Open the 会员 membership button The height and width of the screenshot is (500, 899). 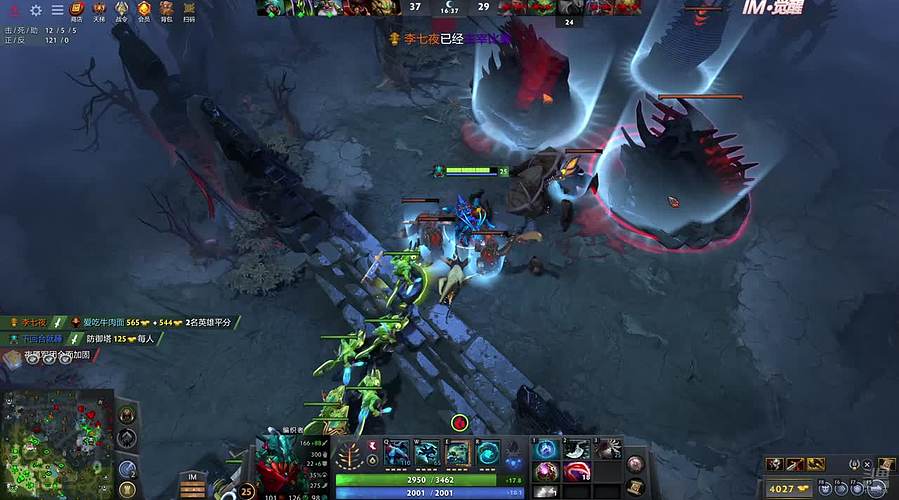tap(144, 11)
